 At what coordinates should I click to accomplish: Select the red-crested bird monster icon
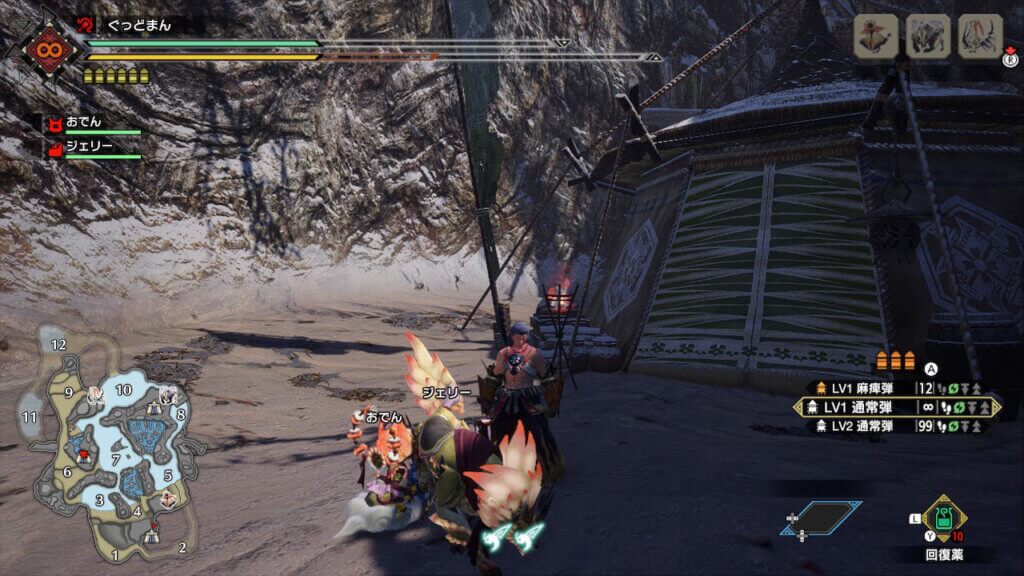pos(874,36)
